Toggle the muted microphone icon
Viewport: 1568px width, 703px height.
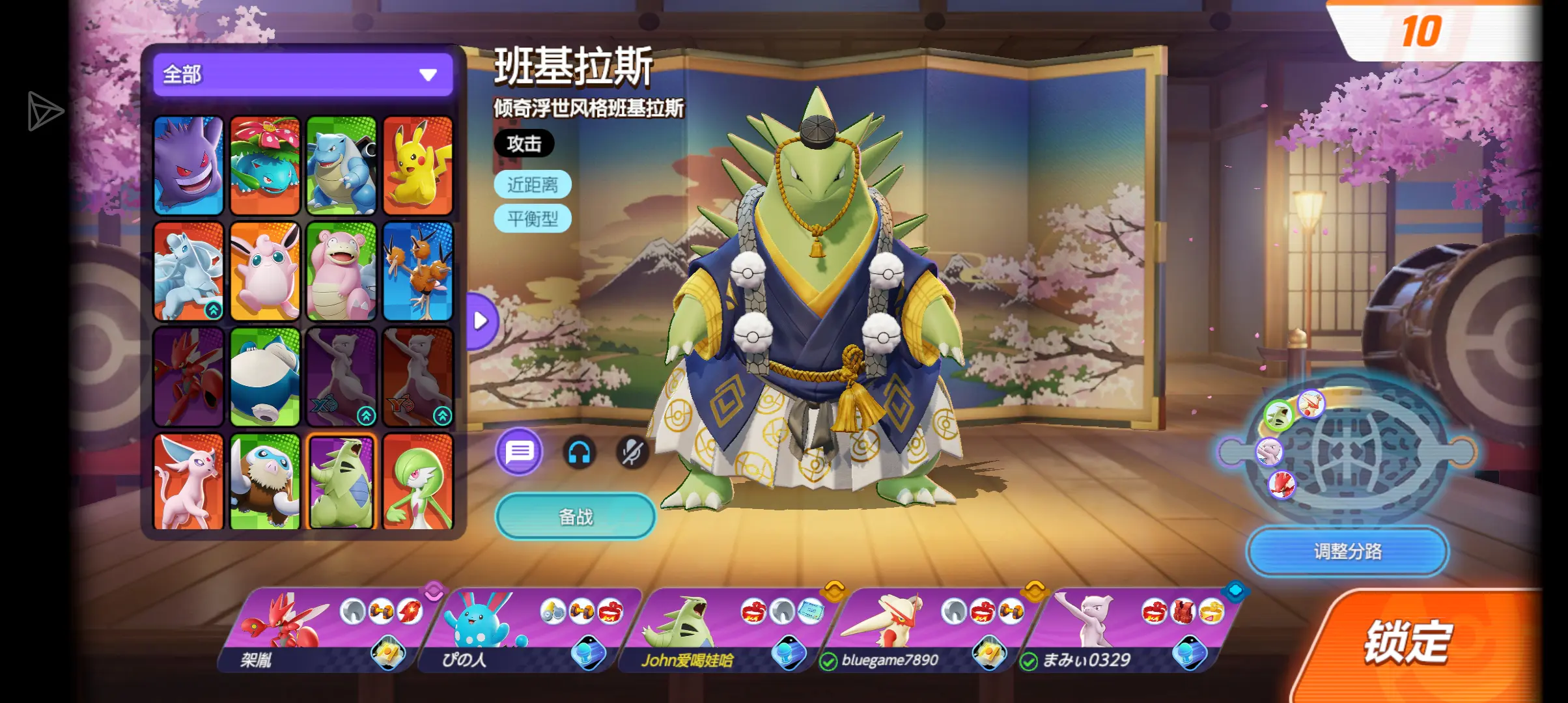632,452
